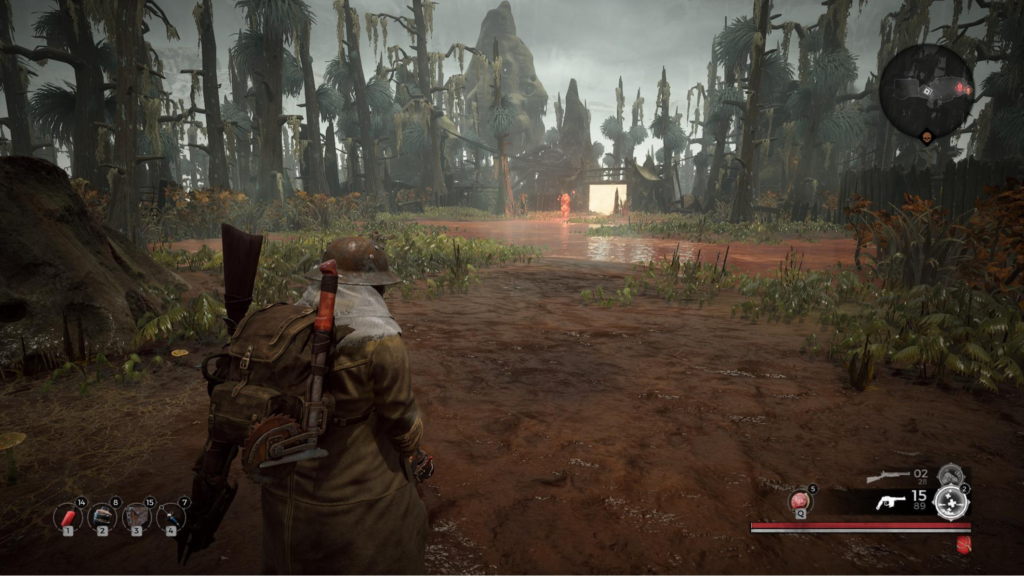Activate the highlighted weapon mod with plus symbols
The width and height of the screenshot is (1024, 576).
[x=950, y=504]
